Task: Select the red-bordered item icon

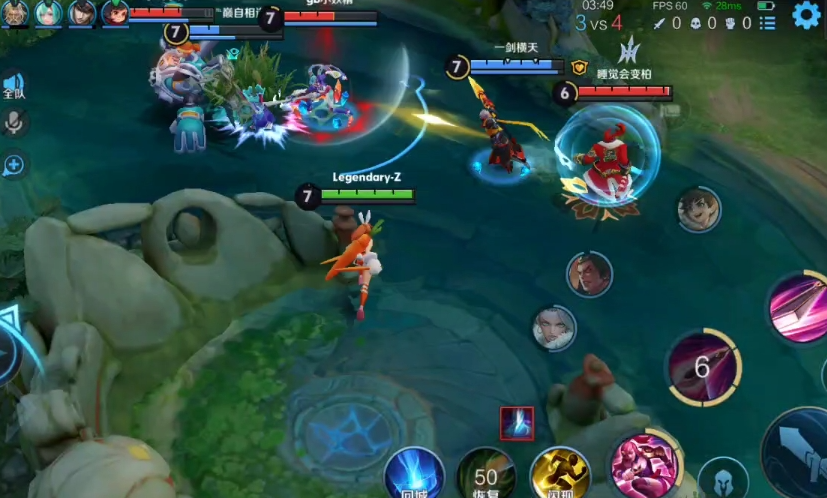Action: pyautogui.click(x=517, y=423)
